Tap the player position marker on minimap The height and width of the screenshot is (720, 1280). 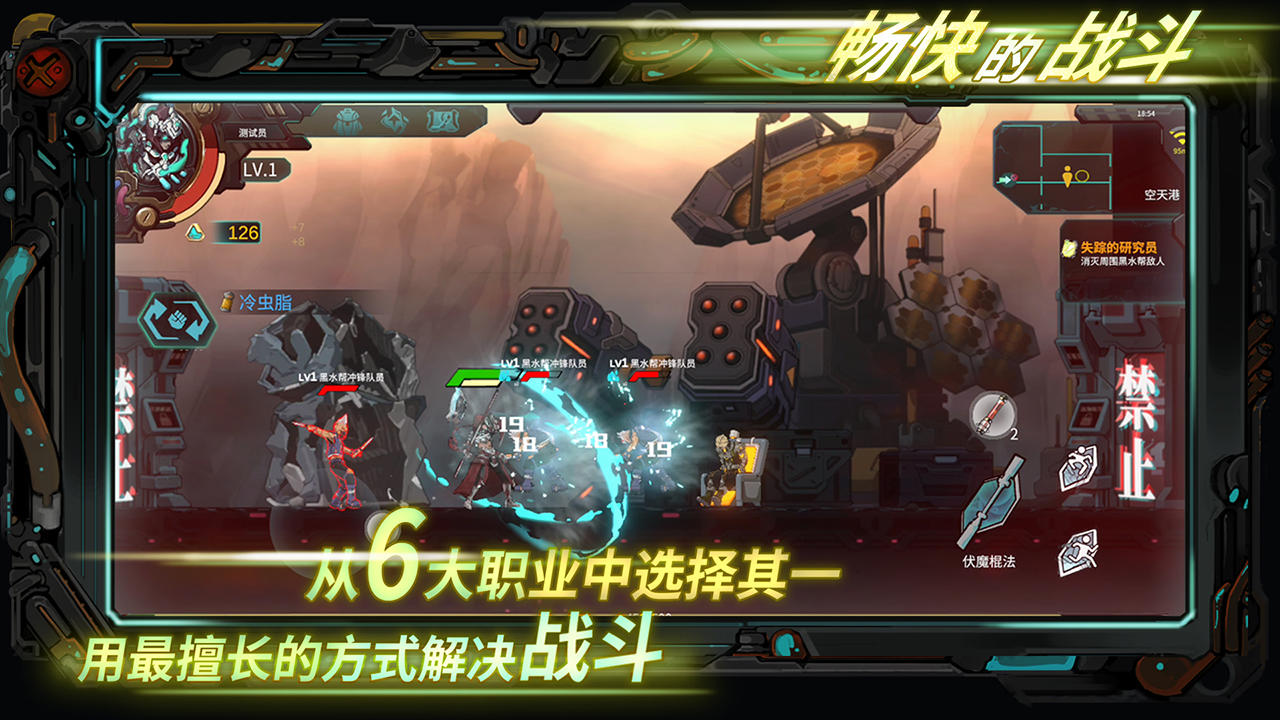pos(1068,177)
